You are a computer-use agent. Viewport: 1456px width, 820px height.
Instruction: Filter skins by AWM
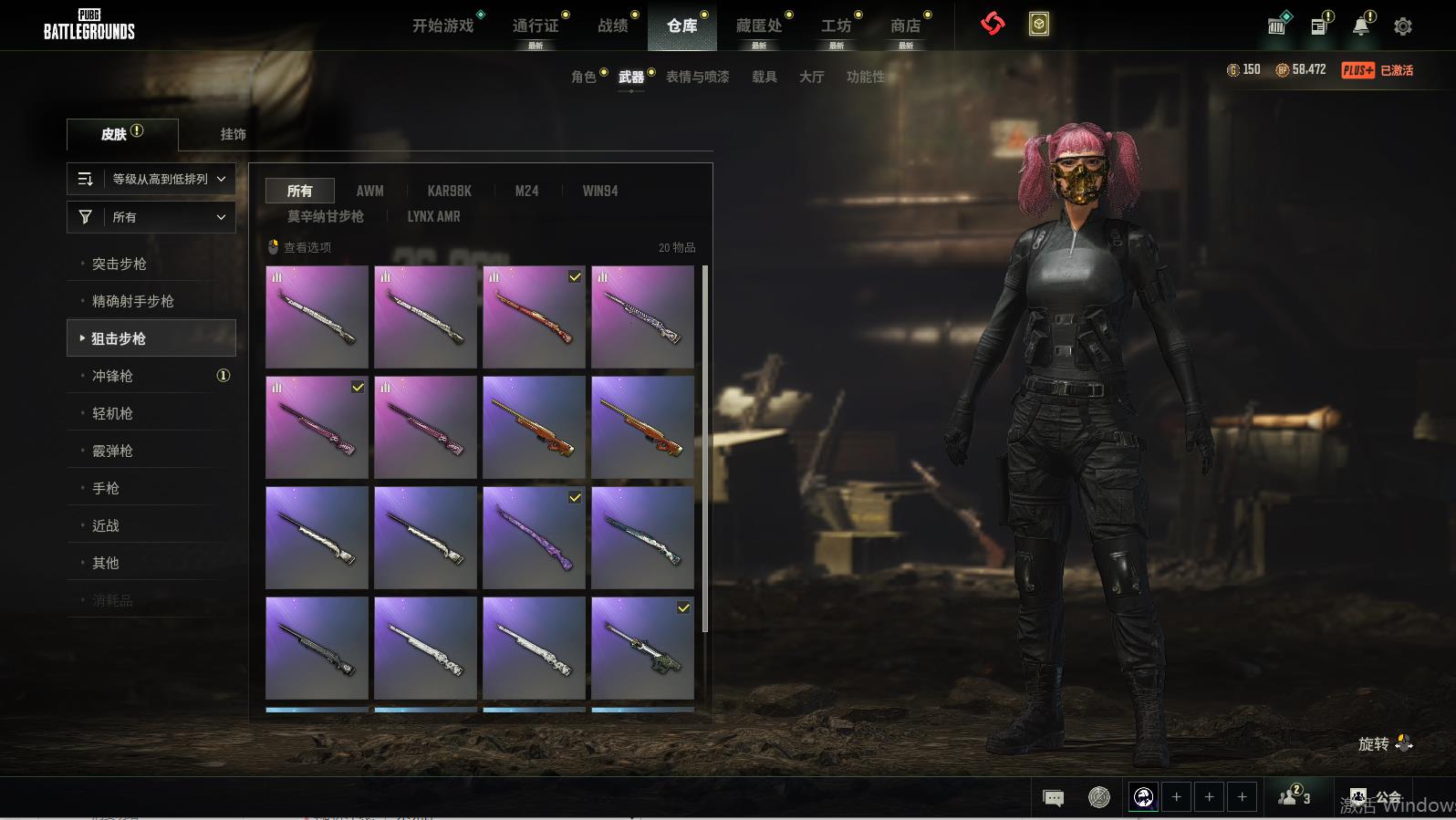(369, 191)
